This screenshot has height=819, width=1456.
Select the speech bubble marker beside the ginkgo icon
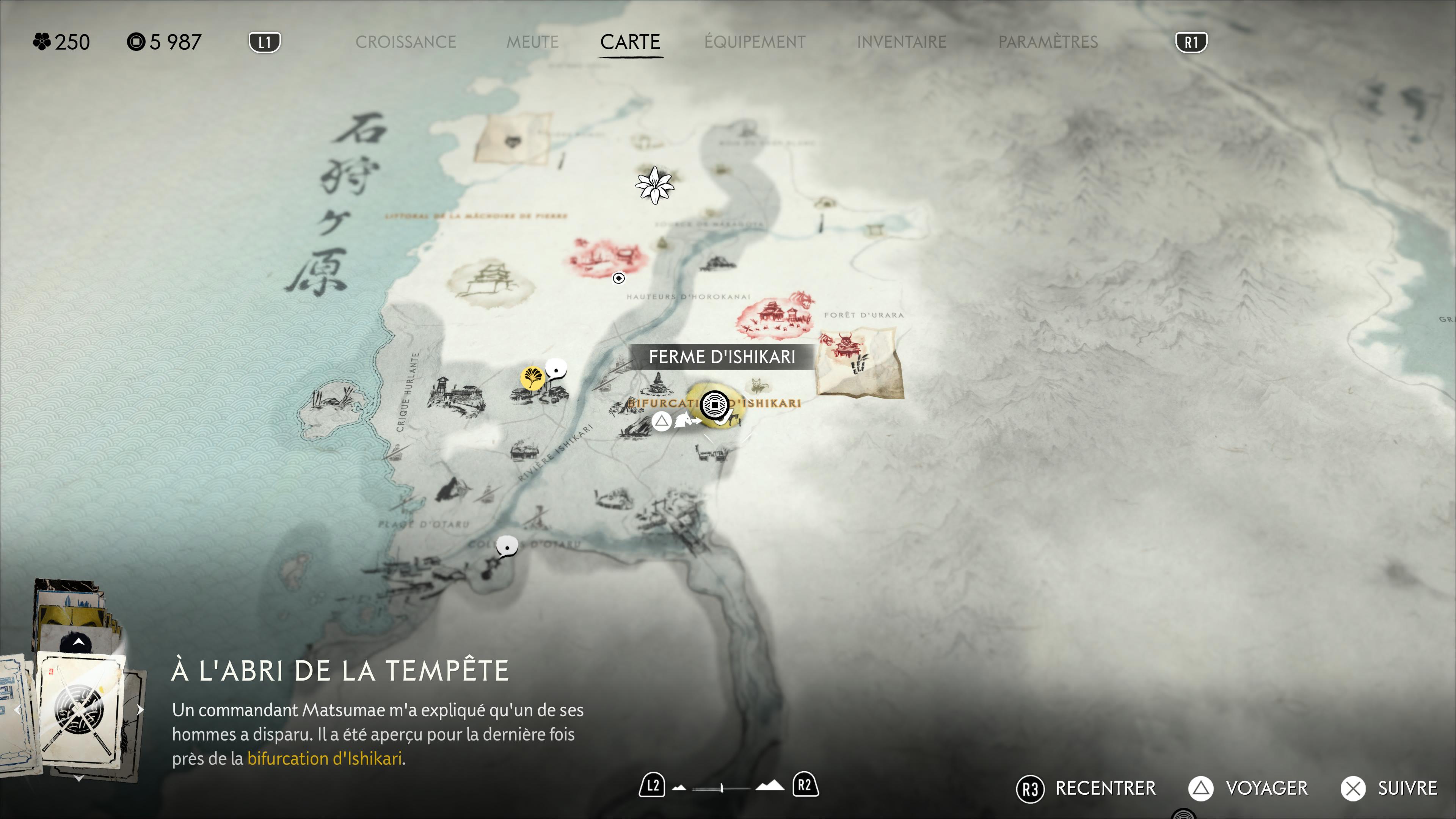click(556, 370)
